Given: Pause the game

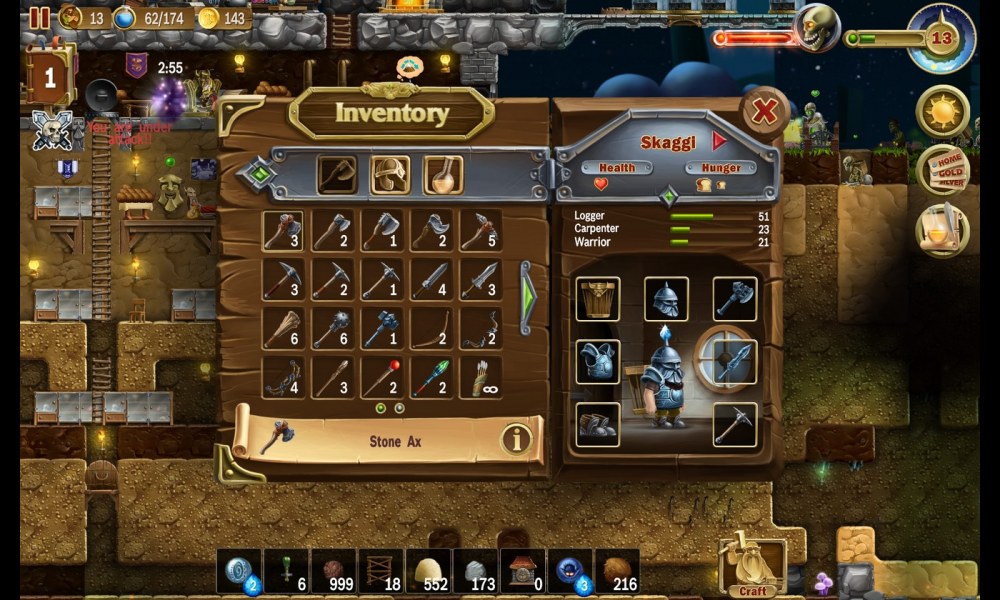Looking at the screenshot, I should [39, 17].
